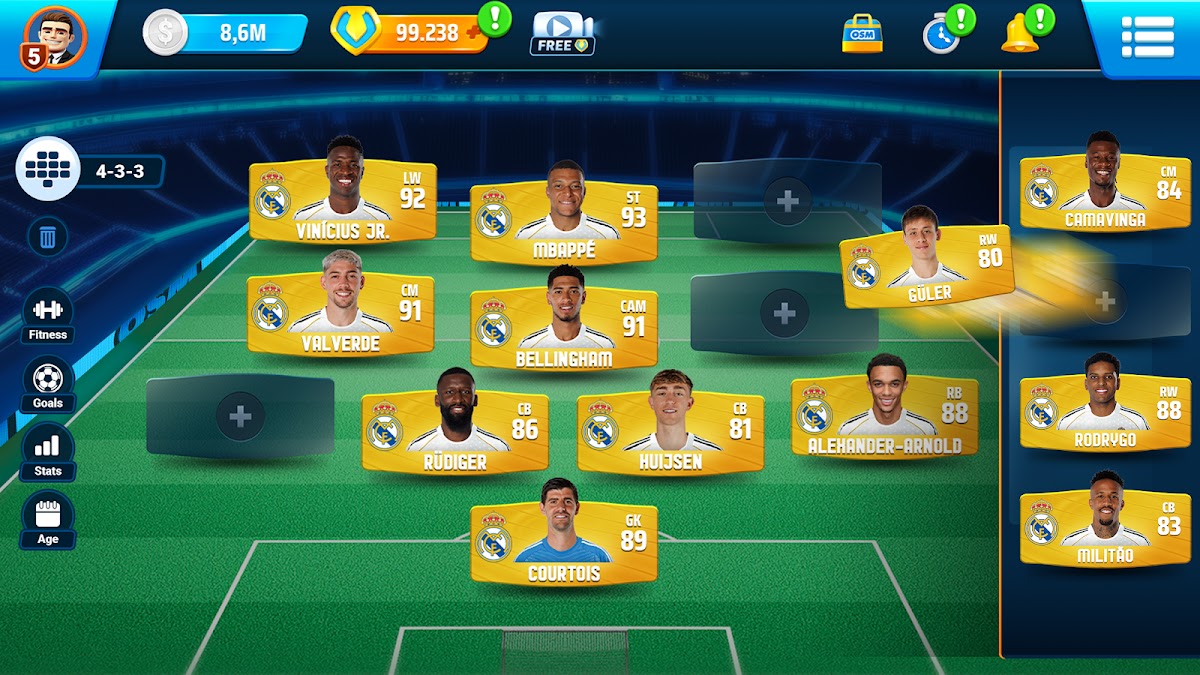This screenshot has width=1200, height=675.
Task: Change the 4-3-3 formation
Action: [x=90, y=171]
